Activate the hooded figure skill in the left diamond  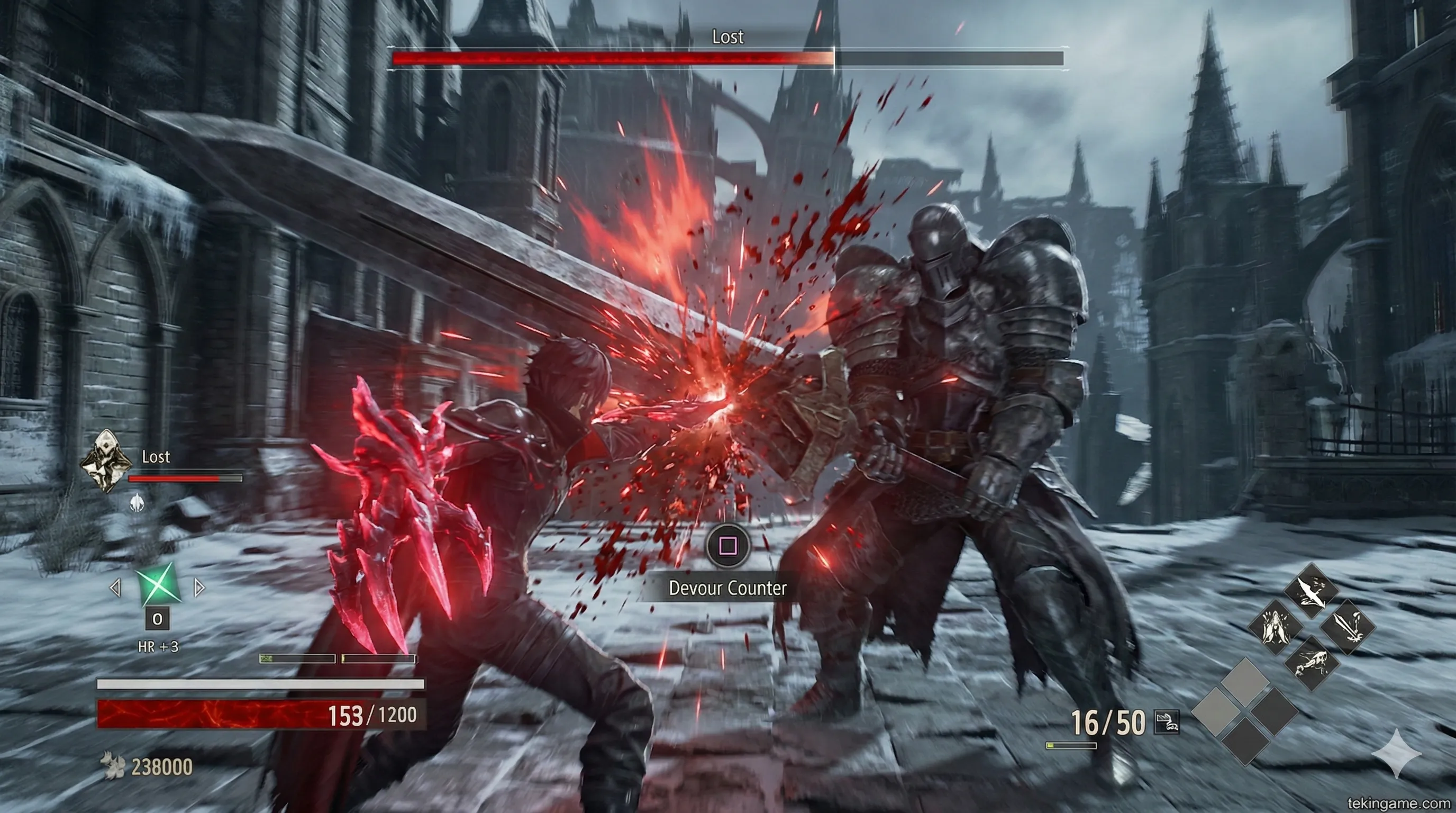[1275, 627]
